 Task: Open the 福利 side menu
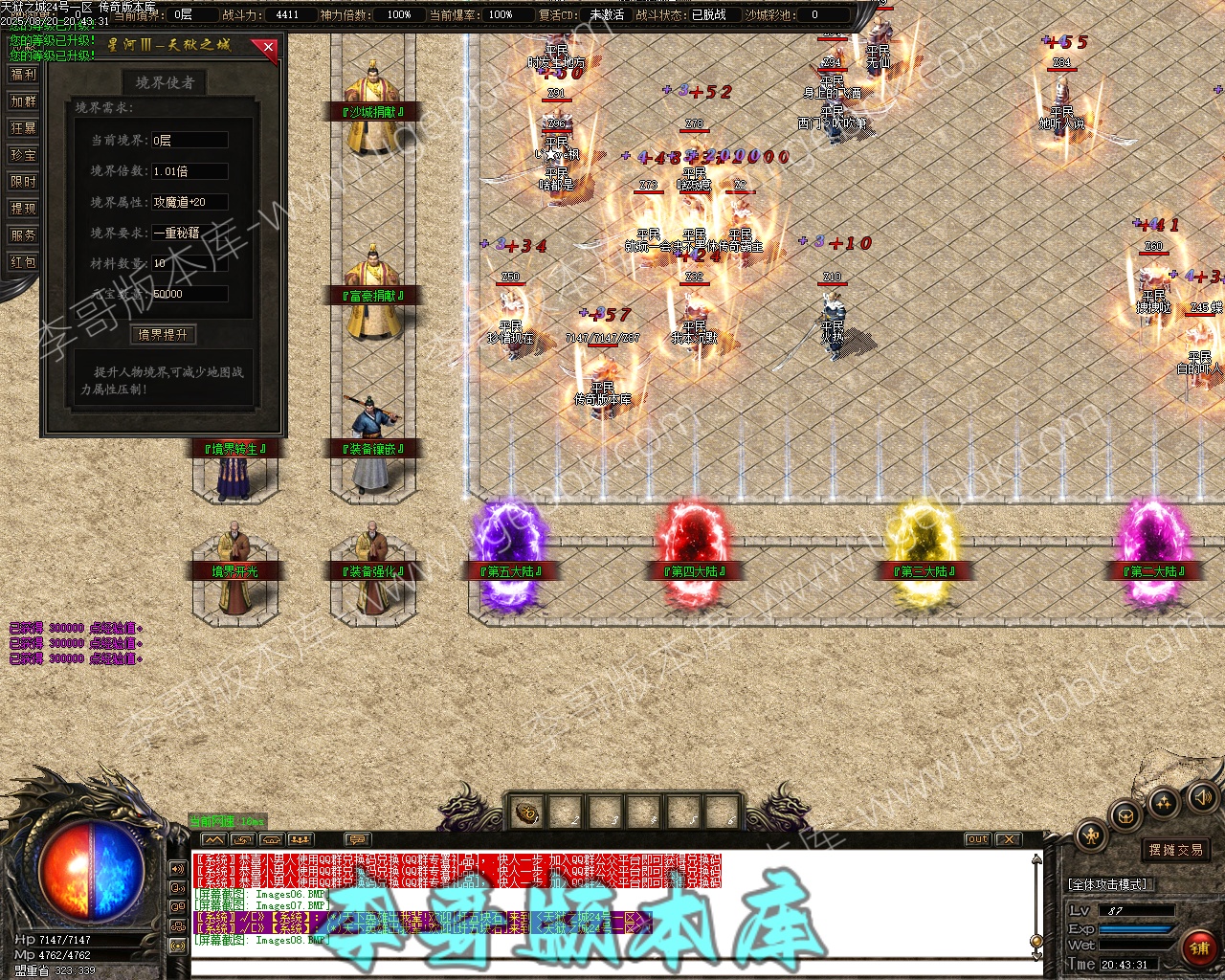click(23, 75)
